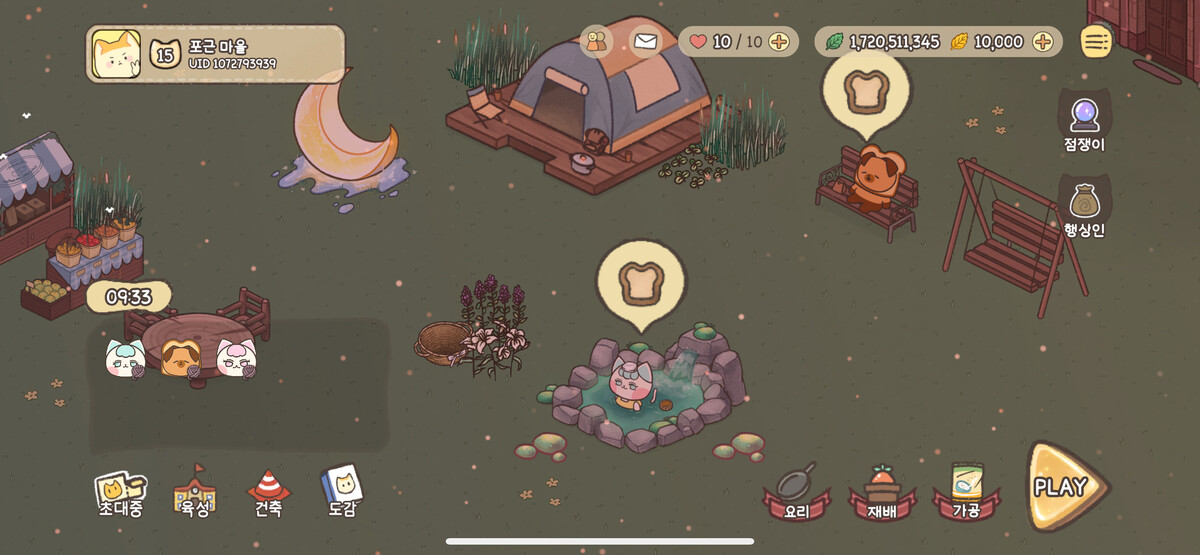
Task: Tap the bread bubble above the bench dog
Action: pos(864,91)
